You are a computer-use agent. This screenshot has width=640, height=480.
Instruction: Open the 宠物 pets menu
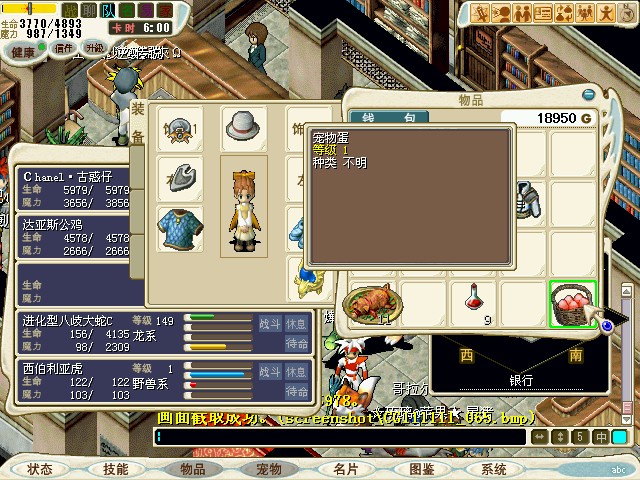268,469
